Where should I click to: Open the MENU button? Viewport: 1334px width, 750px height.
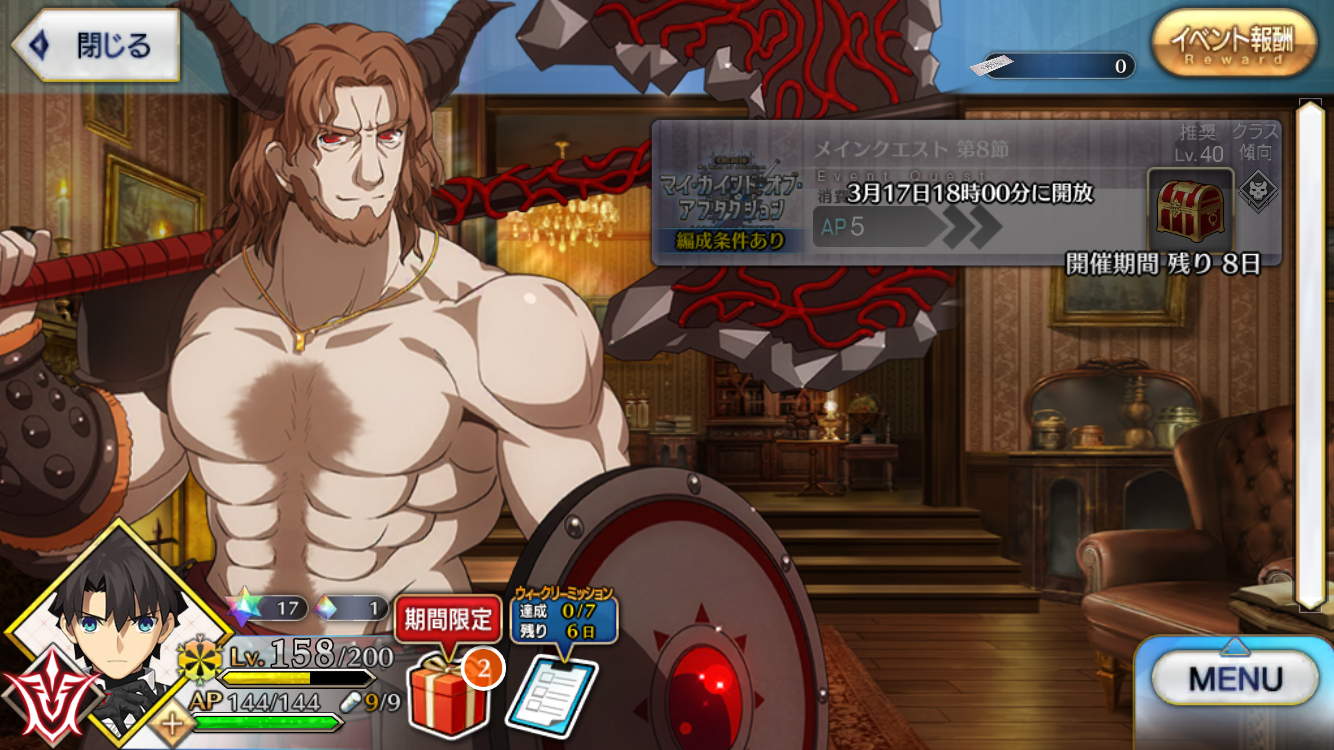pyautogui.click(x=1236, y=681)
